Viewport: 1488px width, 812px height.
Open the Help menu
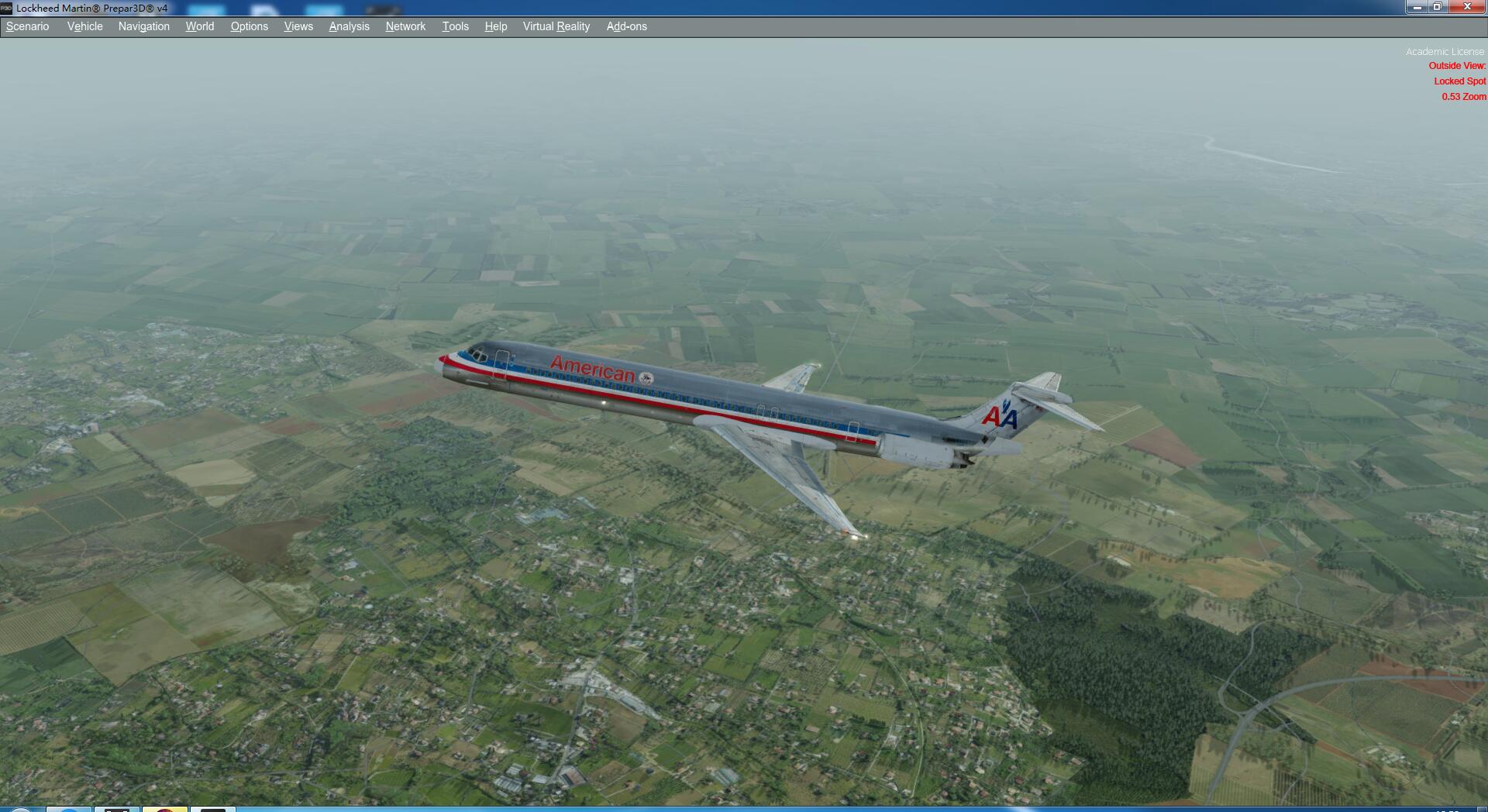(x=495, y=26)
